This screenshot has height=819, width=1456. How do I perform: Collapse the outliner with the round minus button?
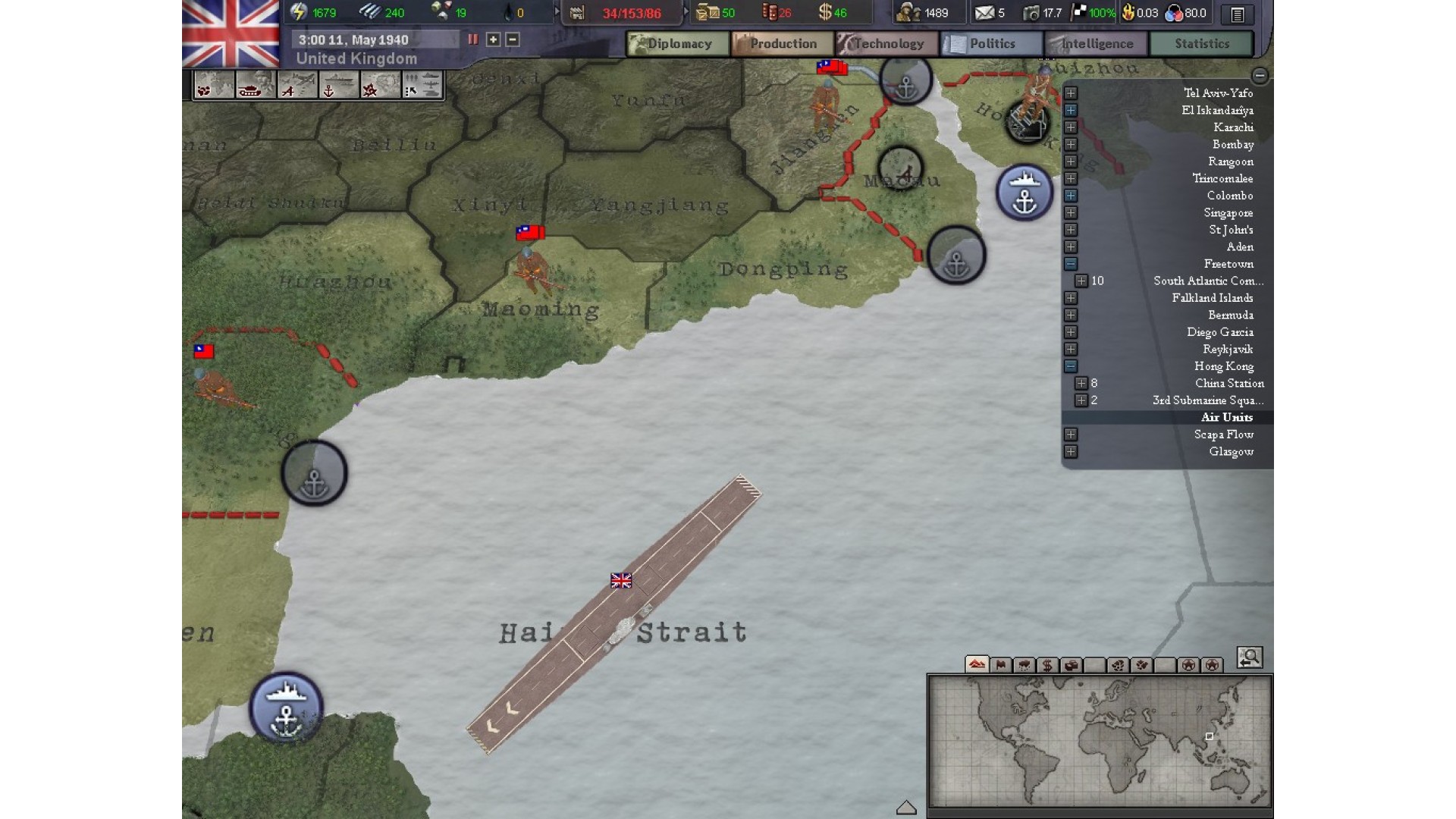click(x=1260, y=75)
